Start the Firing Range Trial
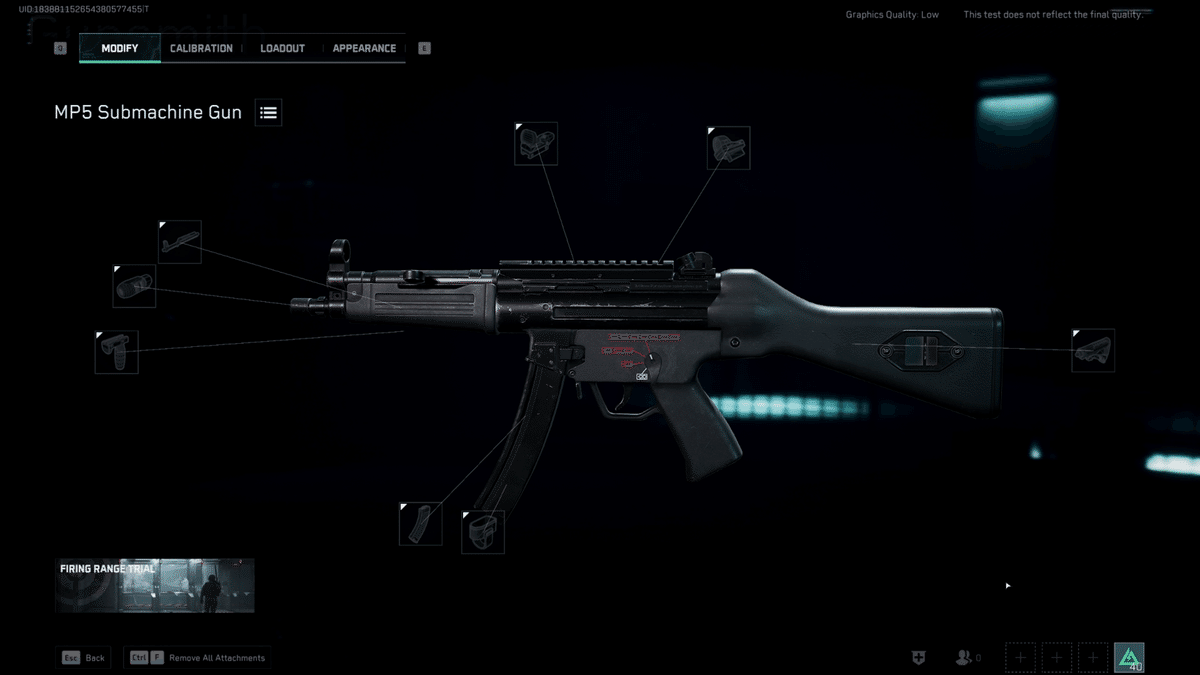Image resolution: width=1200 pixels, height=675 pixels. point(154,585)
